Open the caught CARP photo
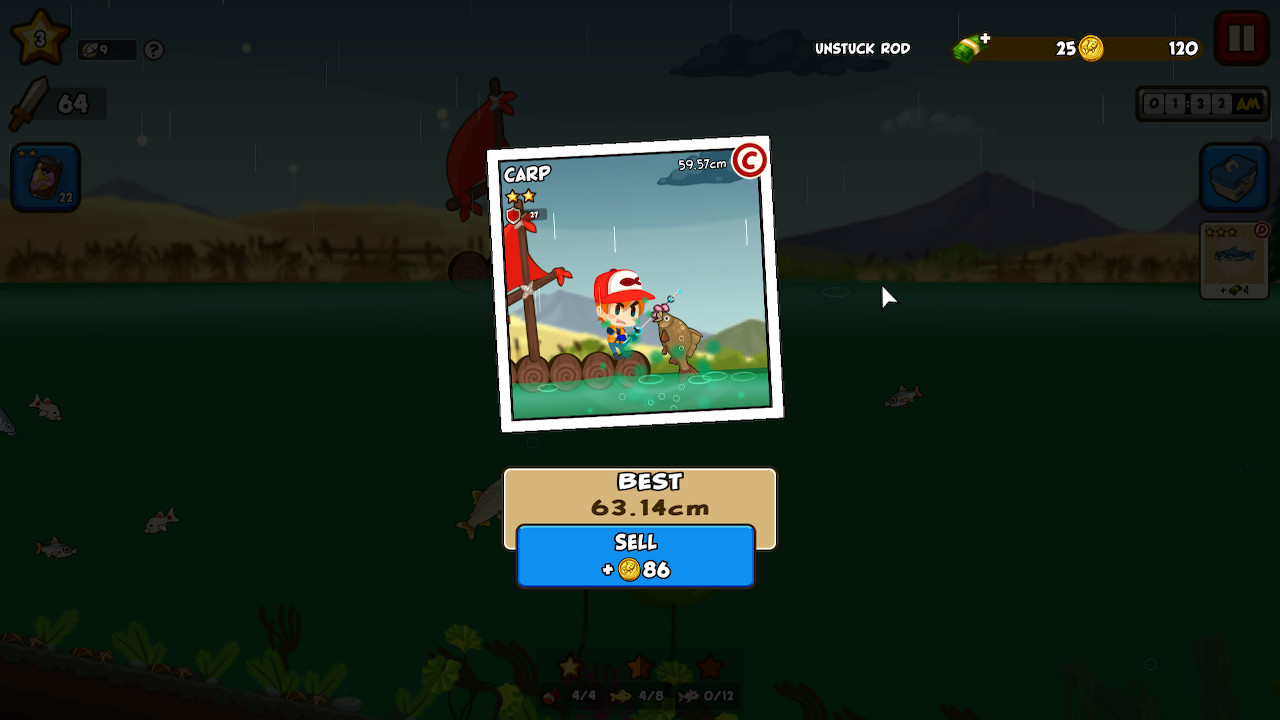Screen dimensions: 1280x720 [634, 285]
